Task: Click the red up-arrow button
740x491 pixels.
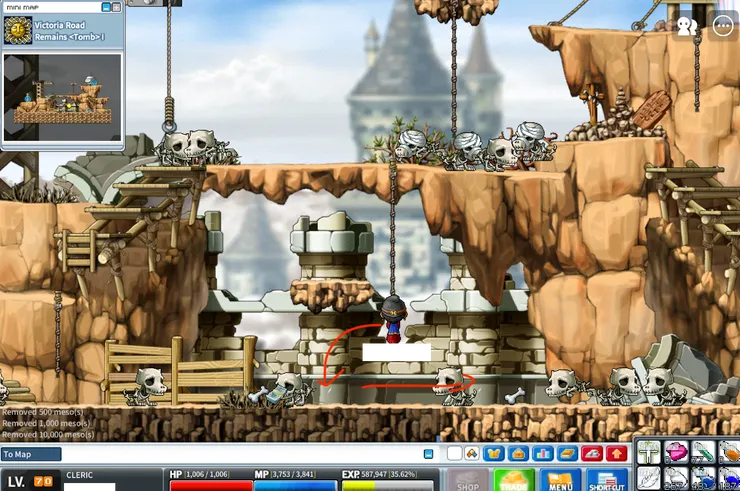Action: coord(616,454)
